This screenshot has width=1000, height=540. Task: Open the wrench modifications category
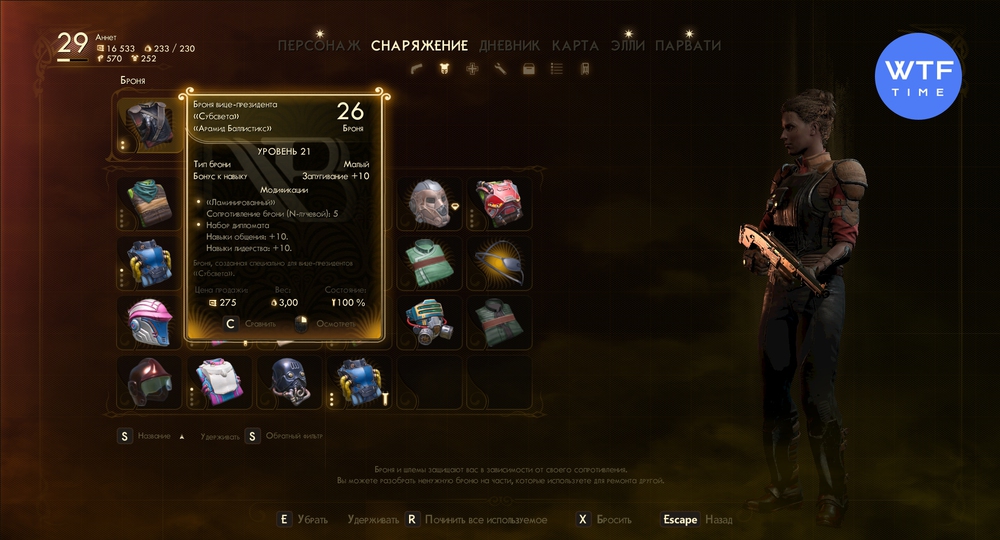pos(501,68)
